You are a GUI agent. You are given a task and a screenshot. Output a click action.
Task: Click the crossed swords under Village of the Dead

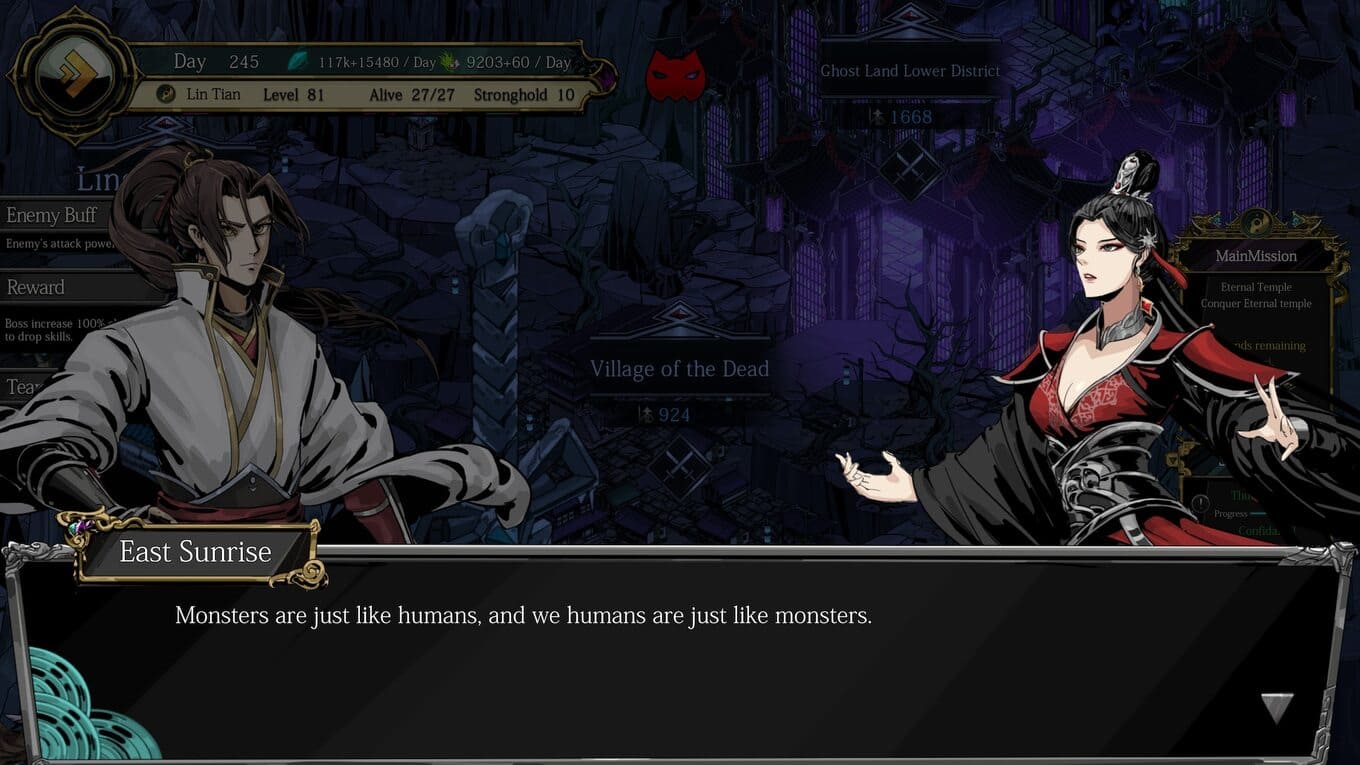679,467
